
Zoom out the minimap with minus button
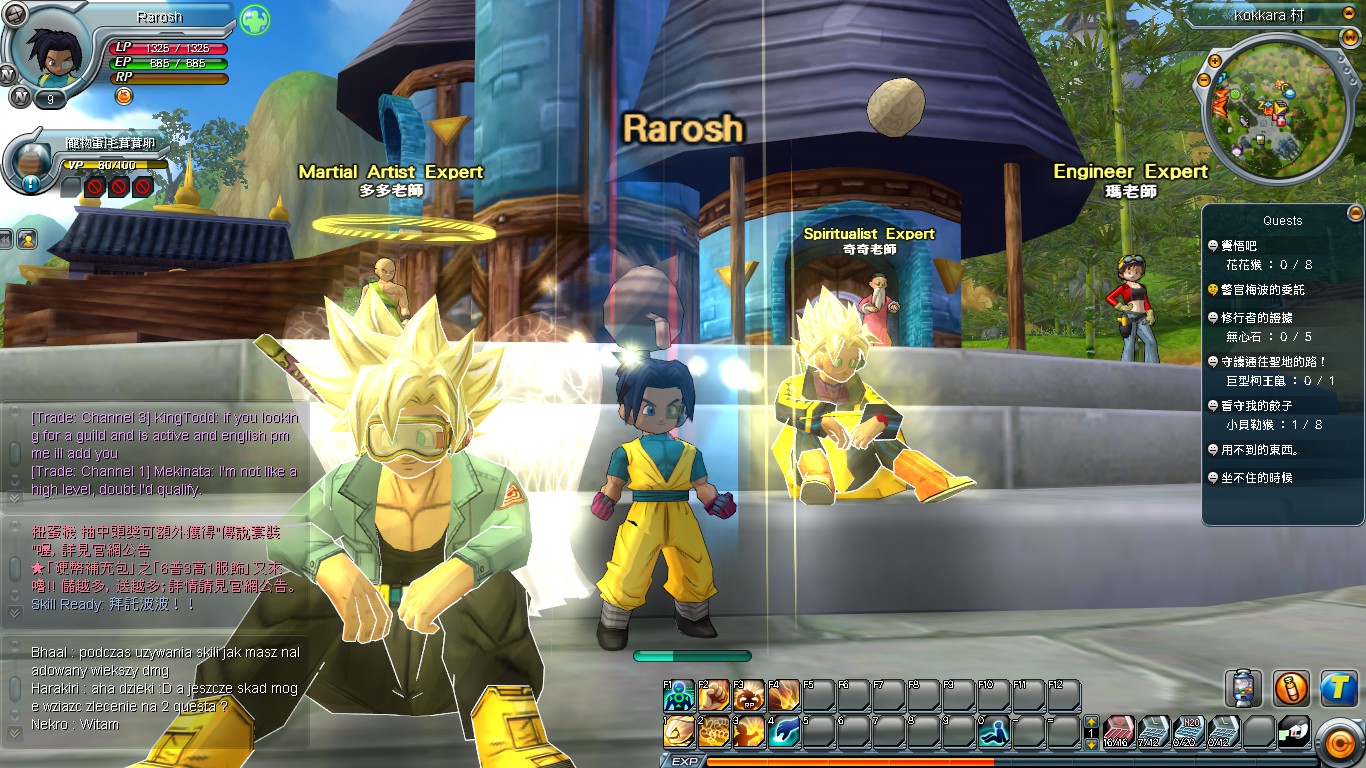(1204, 78)
